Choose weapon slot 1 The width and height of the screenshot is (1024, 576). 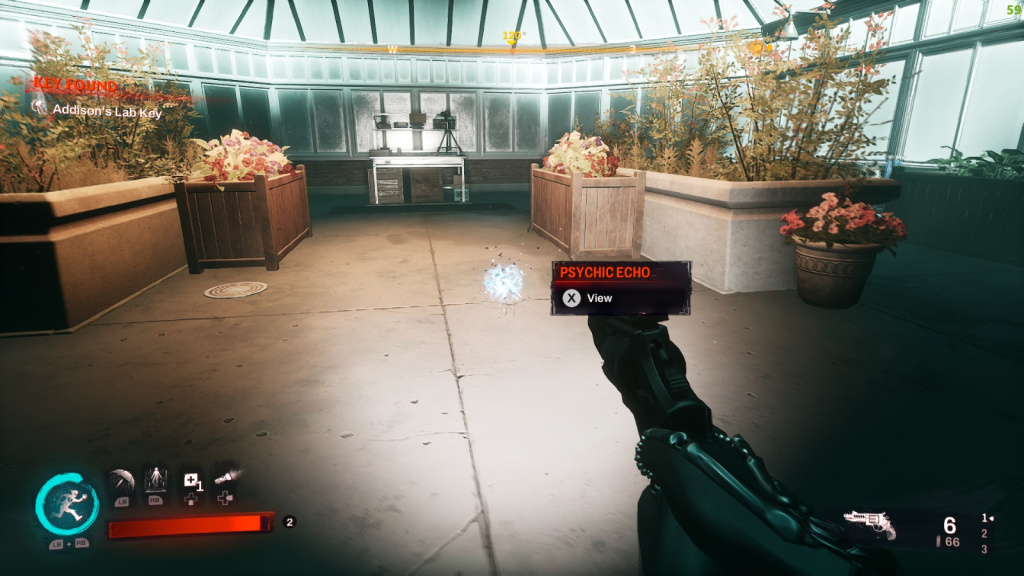pyautogui.click(x=984, y=518)
